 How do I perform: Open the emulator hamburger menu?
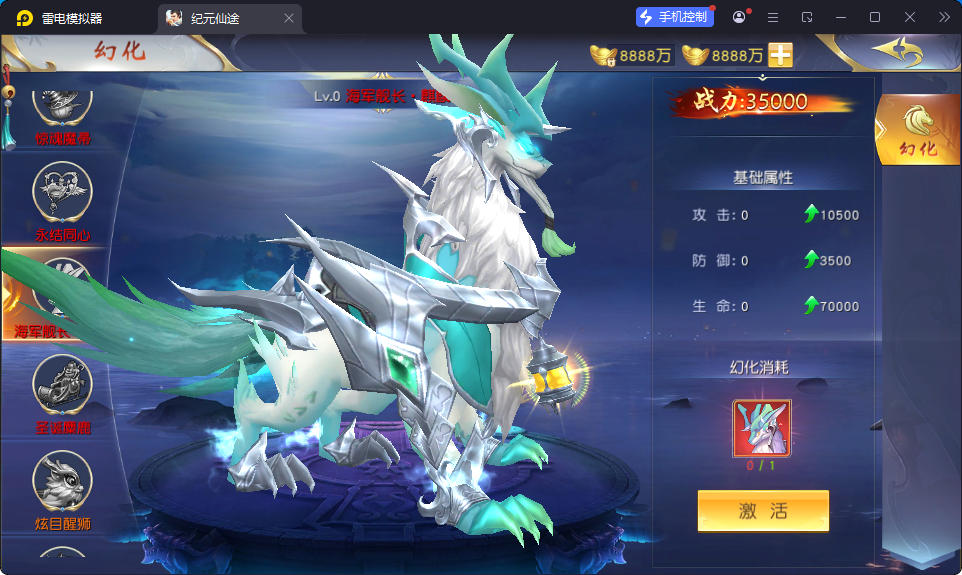point(773,17)
